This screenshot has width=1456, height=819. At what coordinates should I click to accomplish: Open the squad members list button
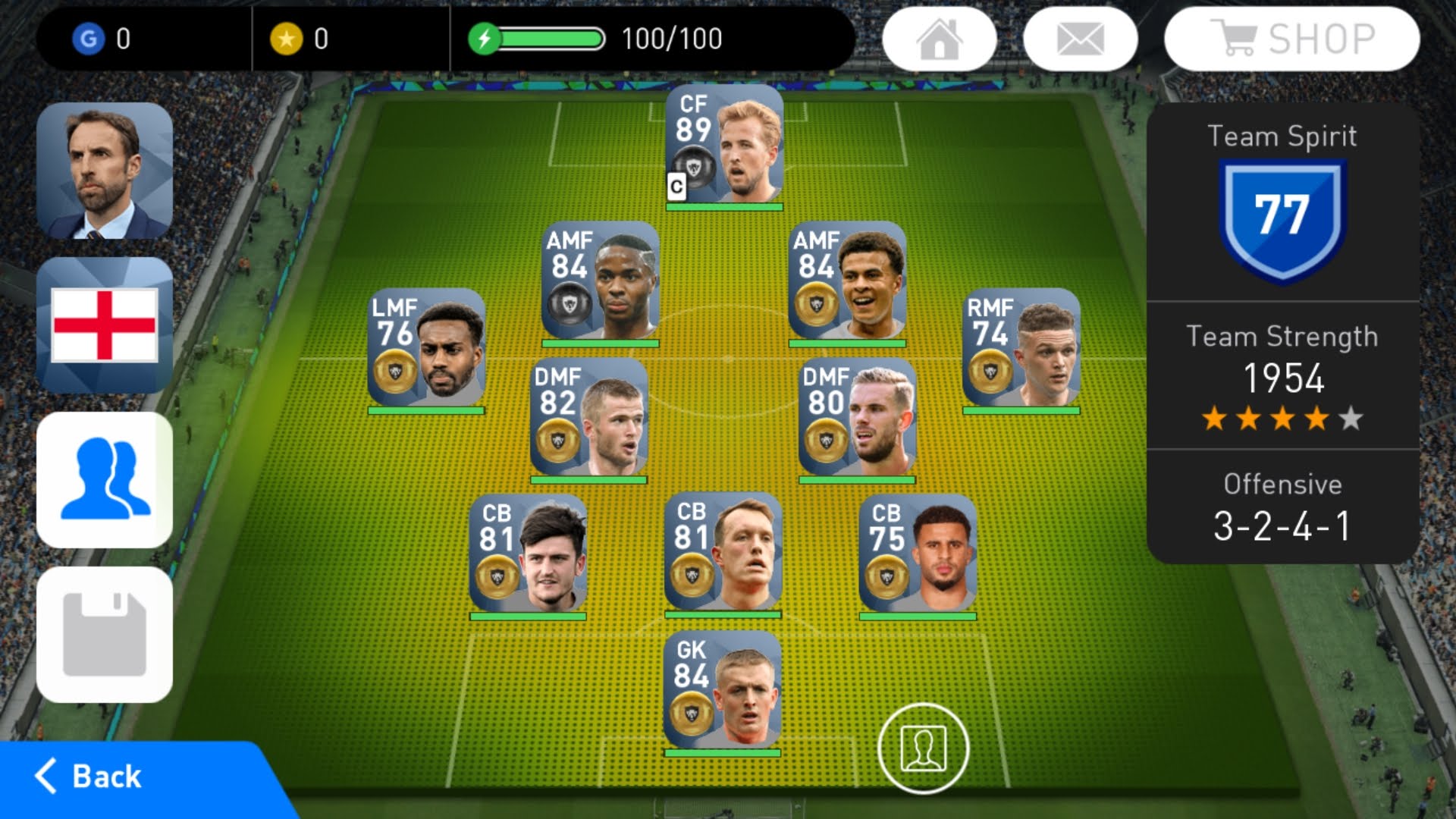[x=105, y=480]
